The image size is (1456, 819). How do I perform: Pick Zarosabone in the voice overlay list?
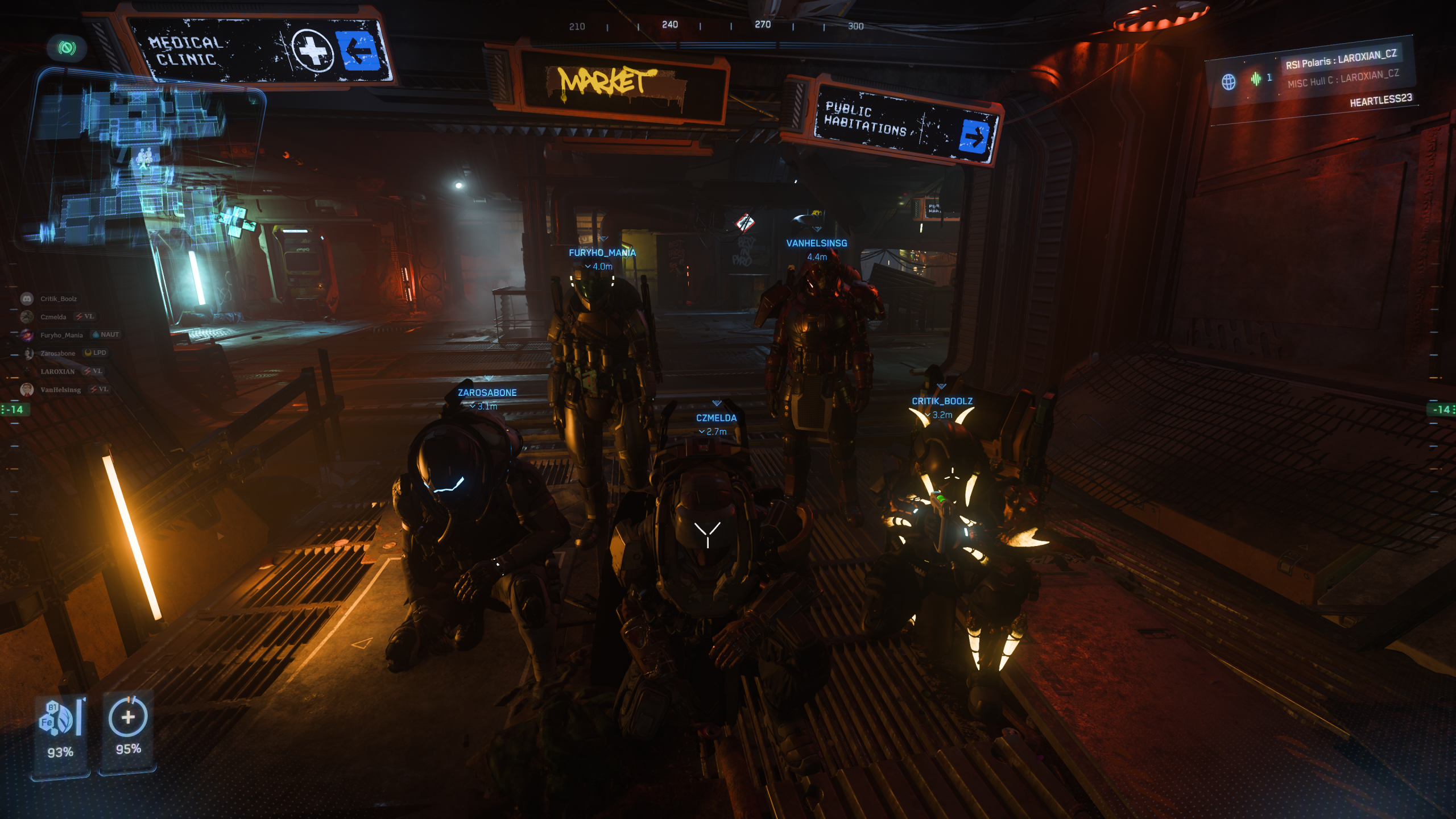(57, 353)
